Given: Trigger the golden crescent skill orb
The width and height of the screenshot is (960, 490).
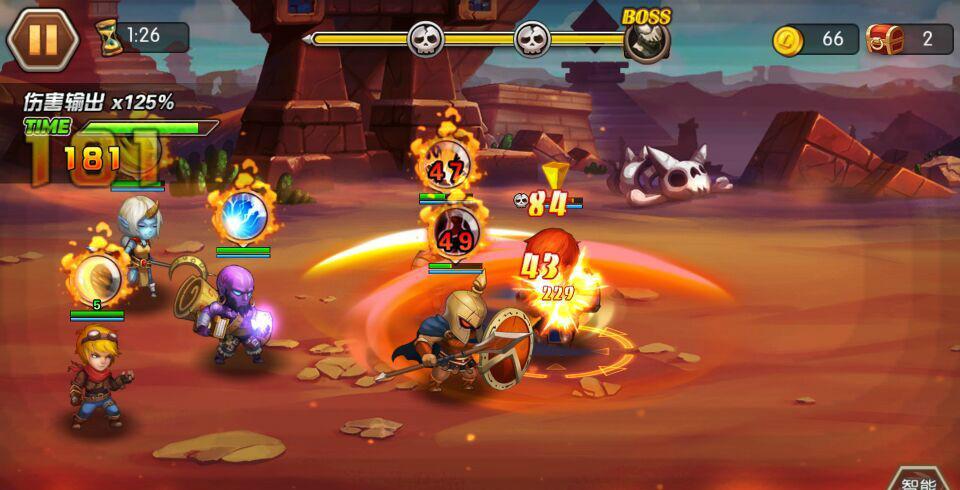Looking at the screenshot, I should coord(97,279).
